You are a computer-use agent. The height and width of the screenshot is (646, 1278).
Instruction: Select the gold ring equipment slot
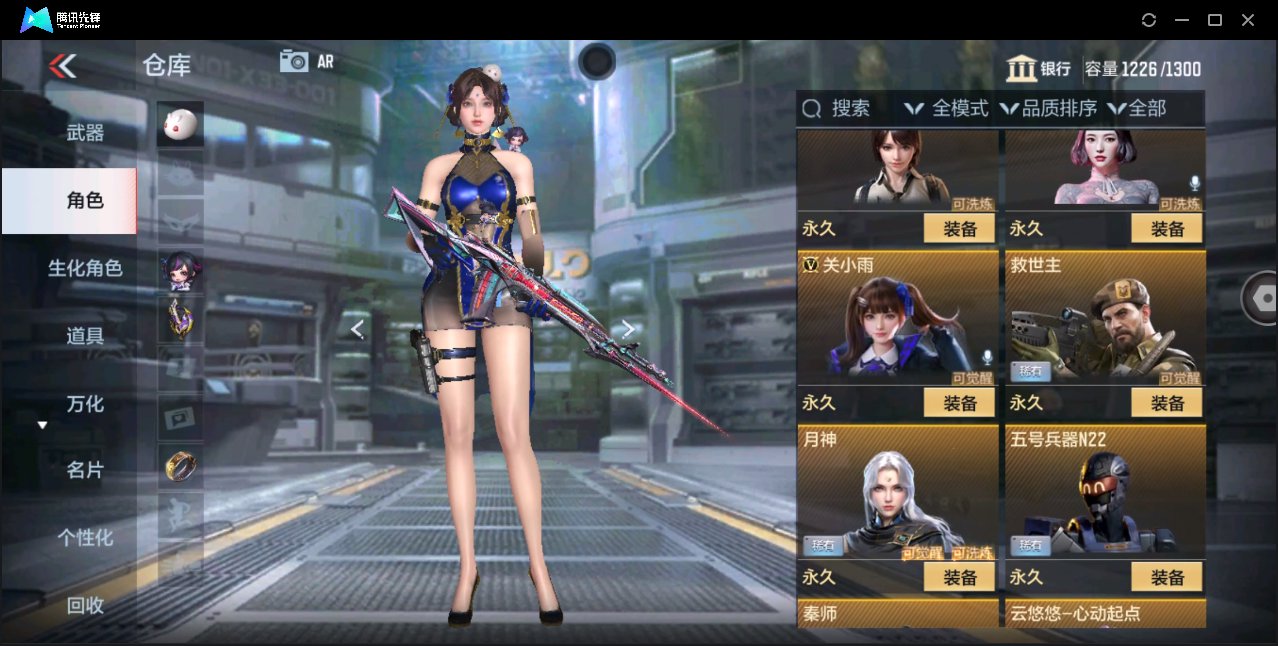(x=180, y=465)
